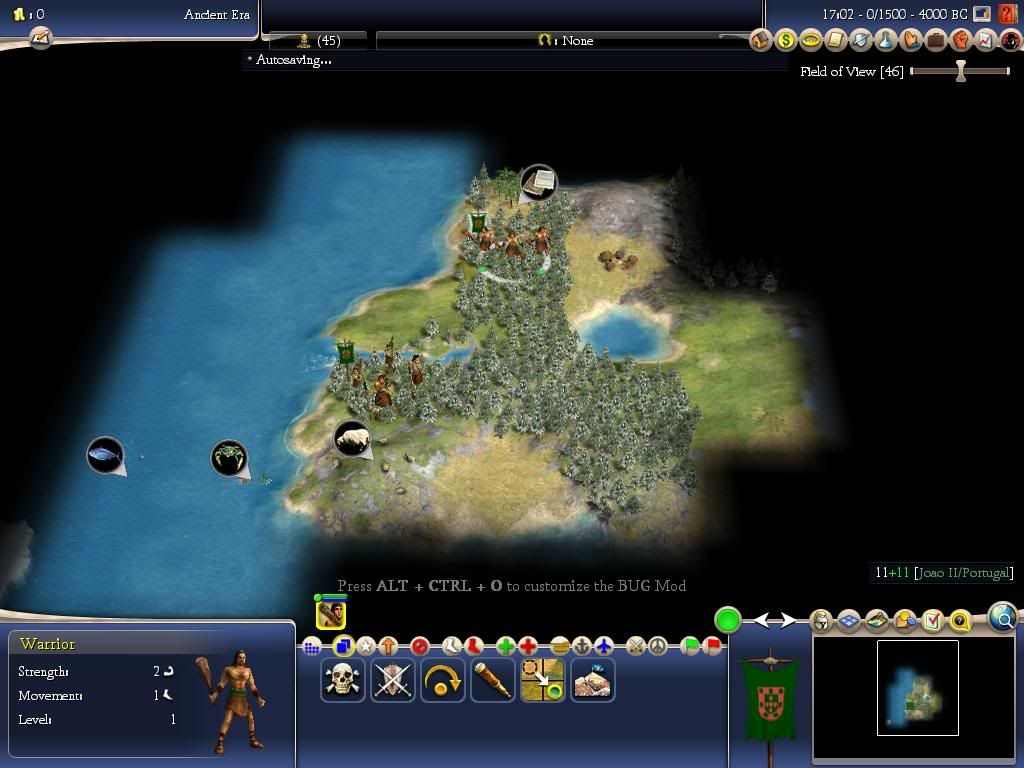This screenshot has height=768, width=1024.
Task: Open the main menu monitor icon
Action: point(983,15)
